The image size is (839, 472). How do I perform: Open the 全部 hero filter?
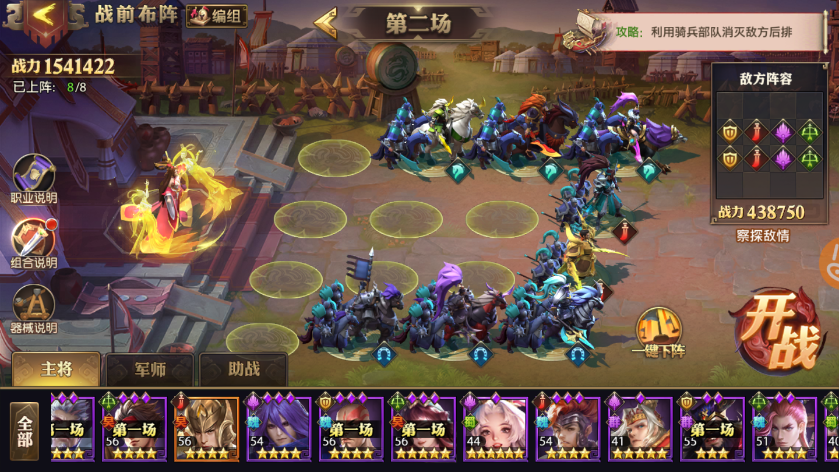pyautogui.click(x=24, y=430)
